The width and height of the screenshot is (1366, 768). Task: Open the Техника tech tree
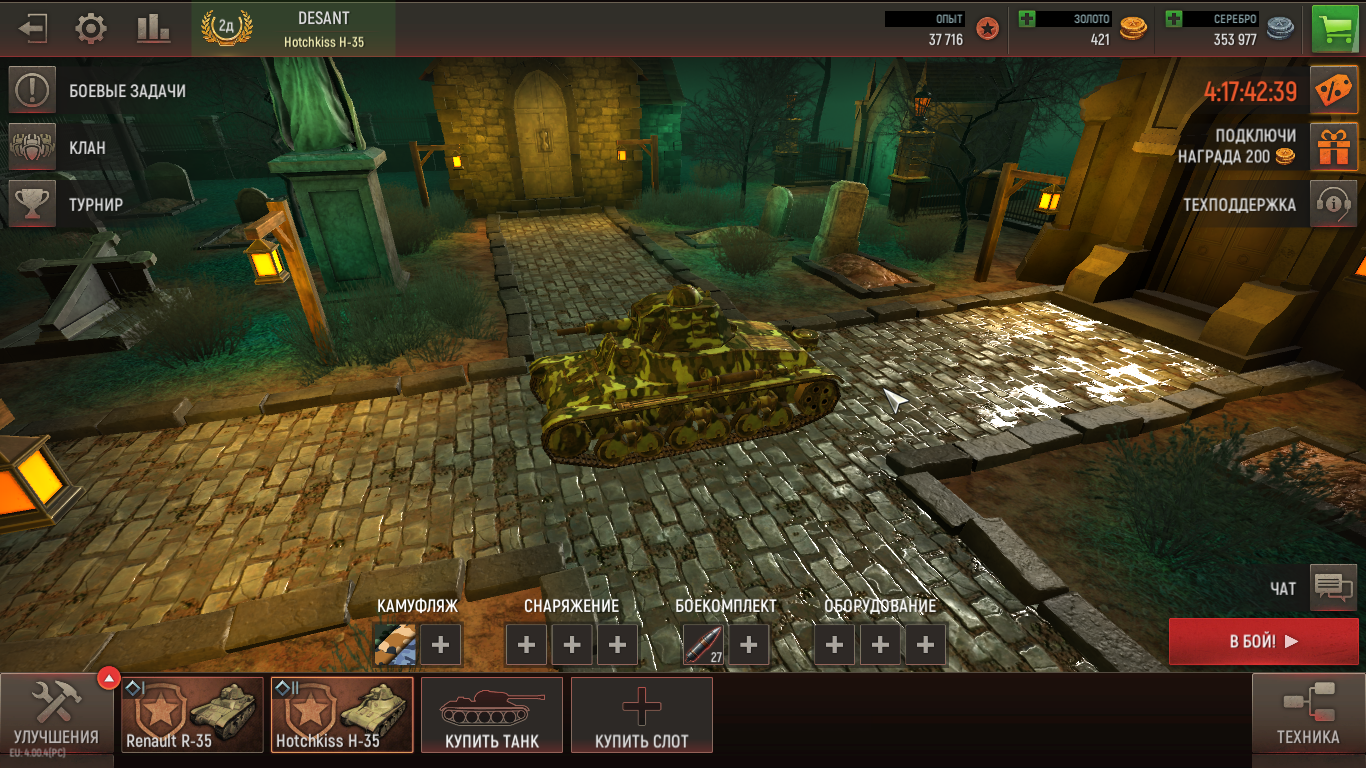point(1308,714)
